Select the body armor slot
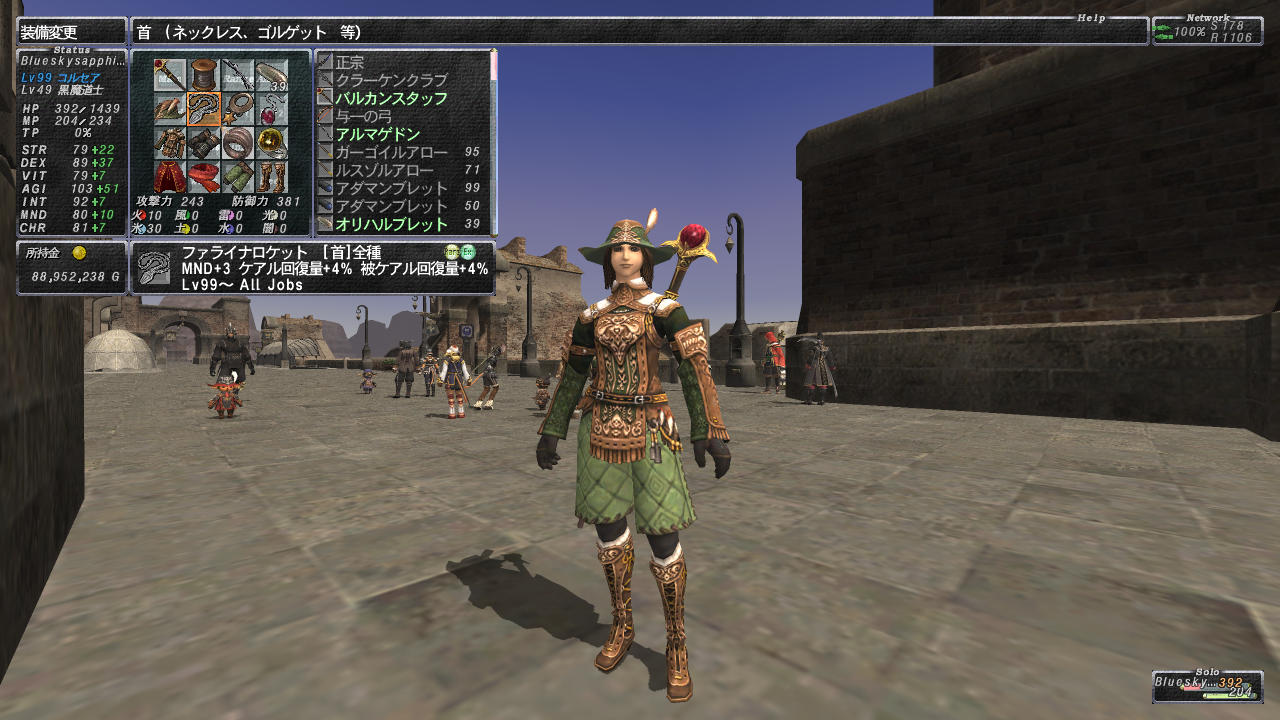Image resolution: width=1280 pixels, height=720 pixels. click(x=170, y=143)
